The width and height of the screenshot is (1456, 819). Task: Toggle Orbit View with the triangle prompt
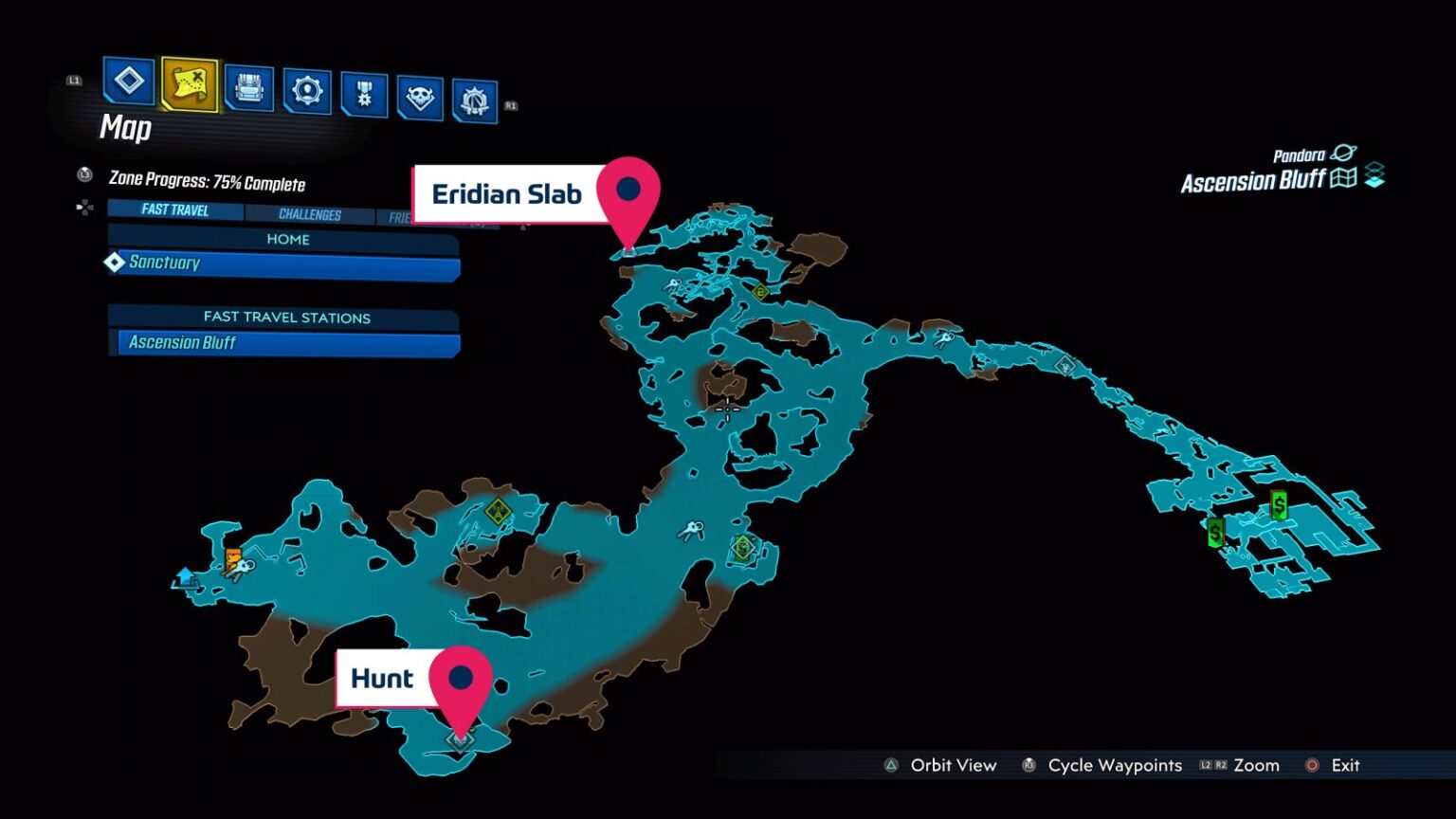coord(891,765)
